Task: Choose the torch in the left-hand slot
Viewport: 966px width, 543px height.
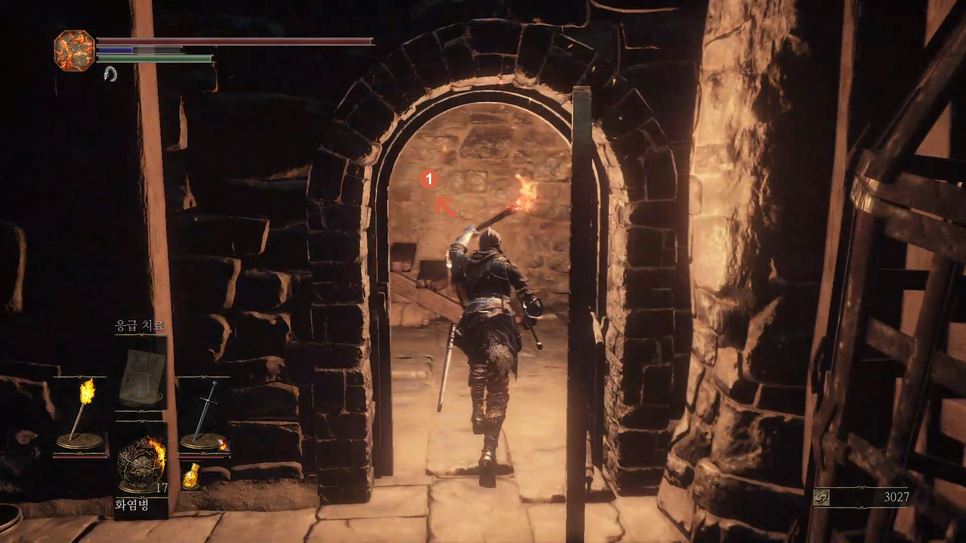Action: 81,415
